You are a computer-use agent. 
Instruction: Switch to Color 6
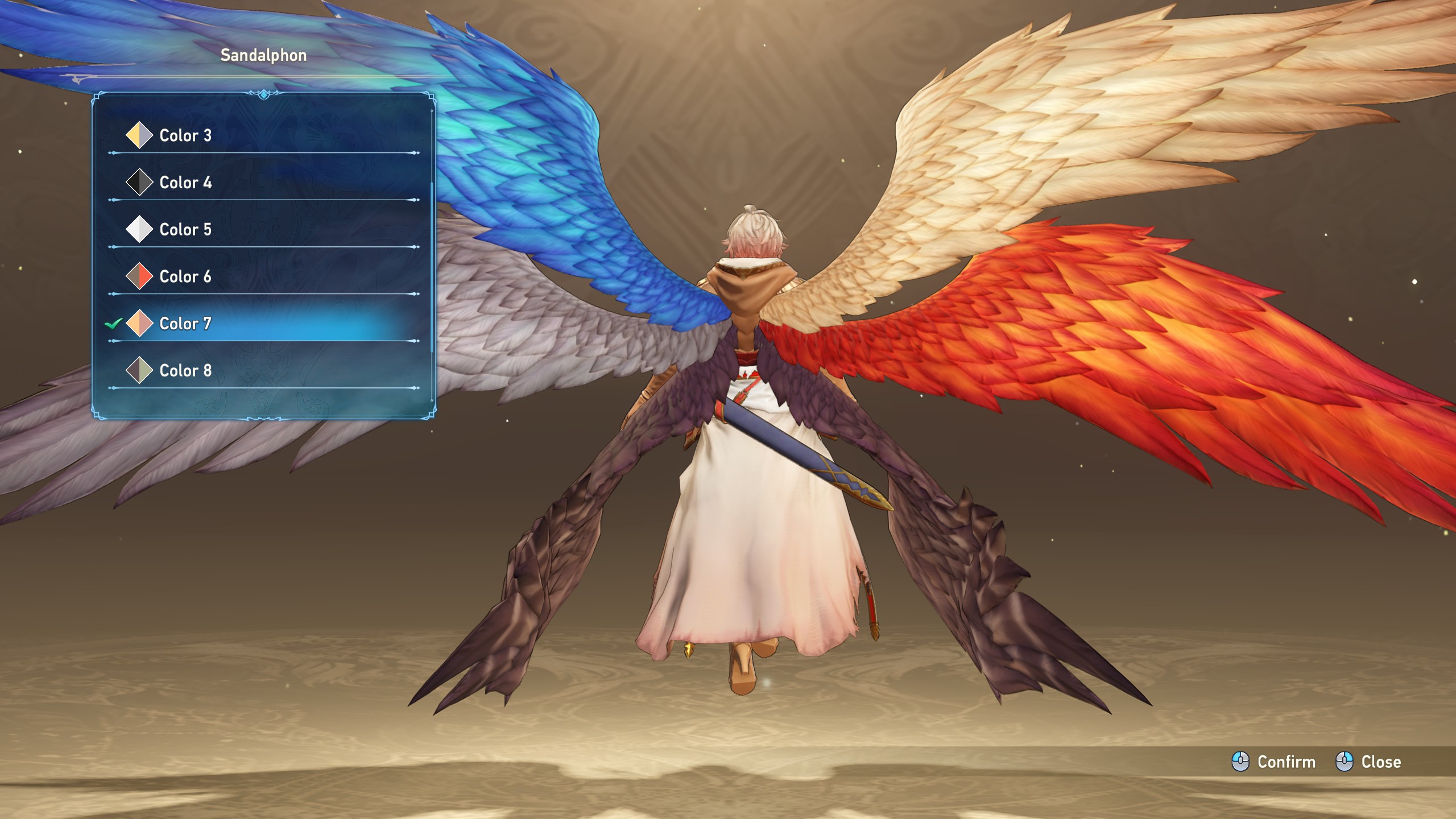[x=185, y=277]
